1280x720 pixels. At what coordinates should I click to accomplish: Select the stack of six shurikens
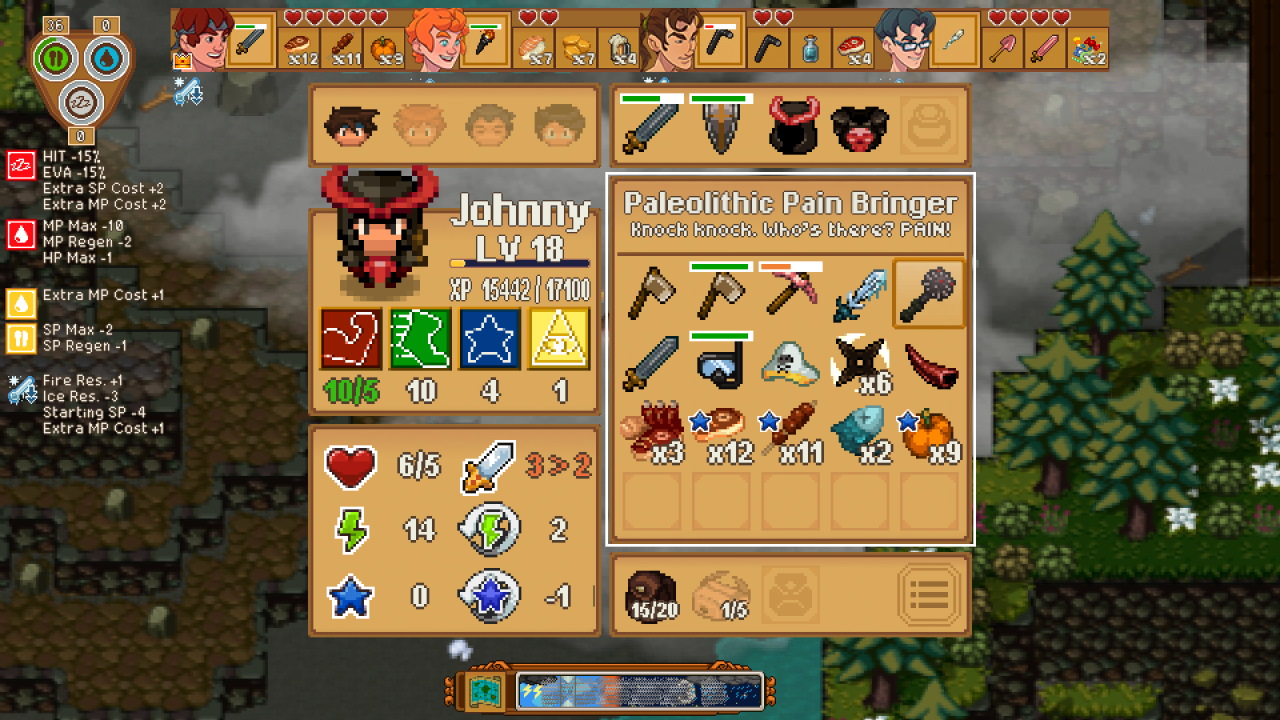tap(859, 362)
